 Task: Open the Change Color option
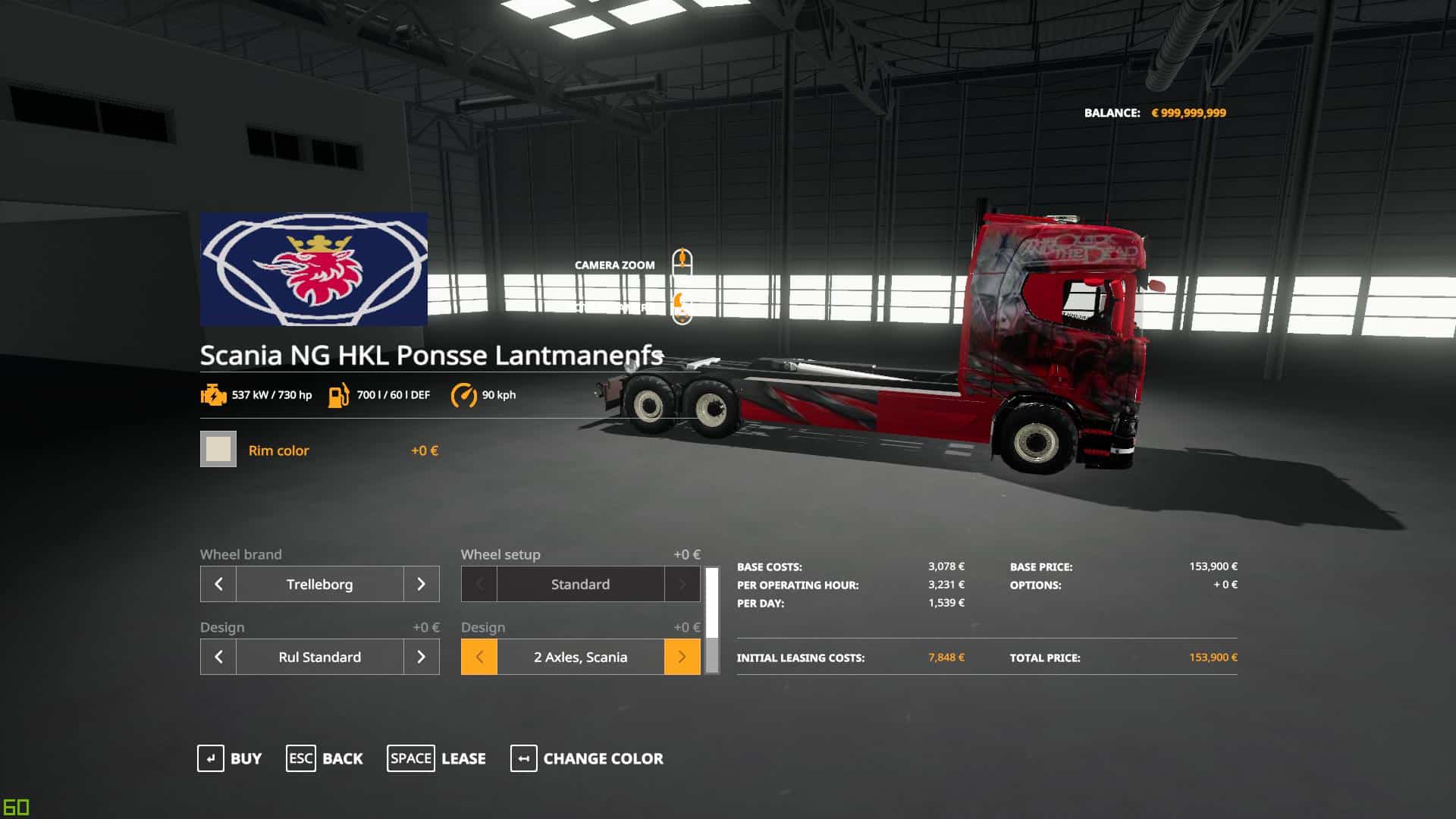click(587, 758)
